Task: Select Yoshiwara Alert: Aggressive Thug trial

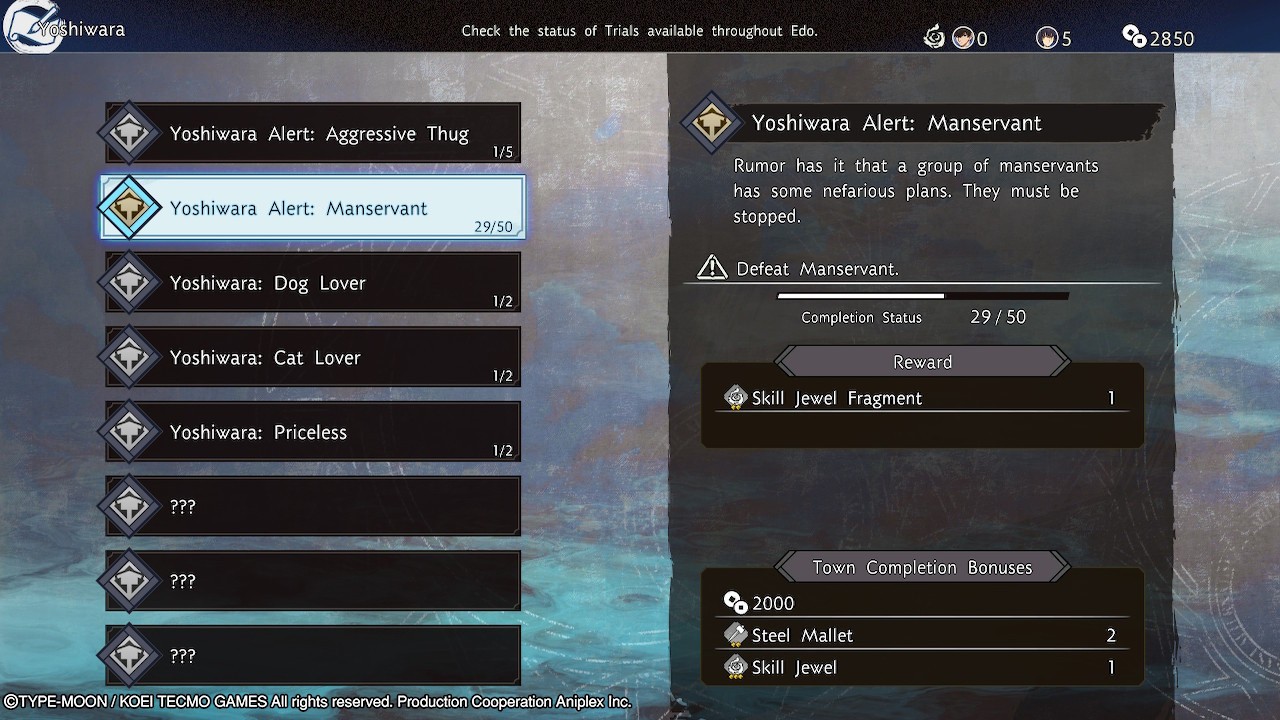Action: coord(313,134)
